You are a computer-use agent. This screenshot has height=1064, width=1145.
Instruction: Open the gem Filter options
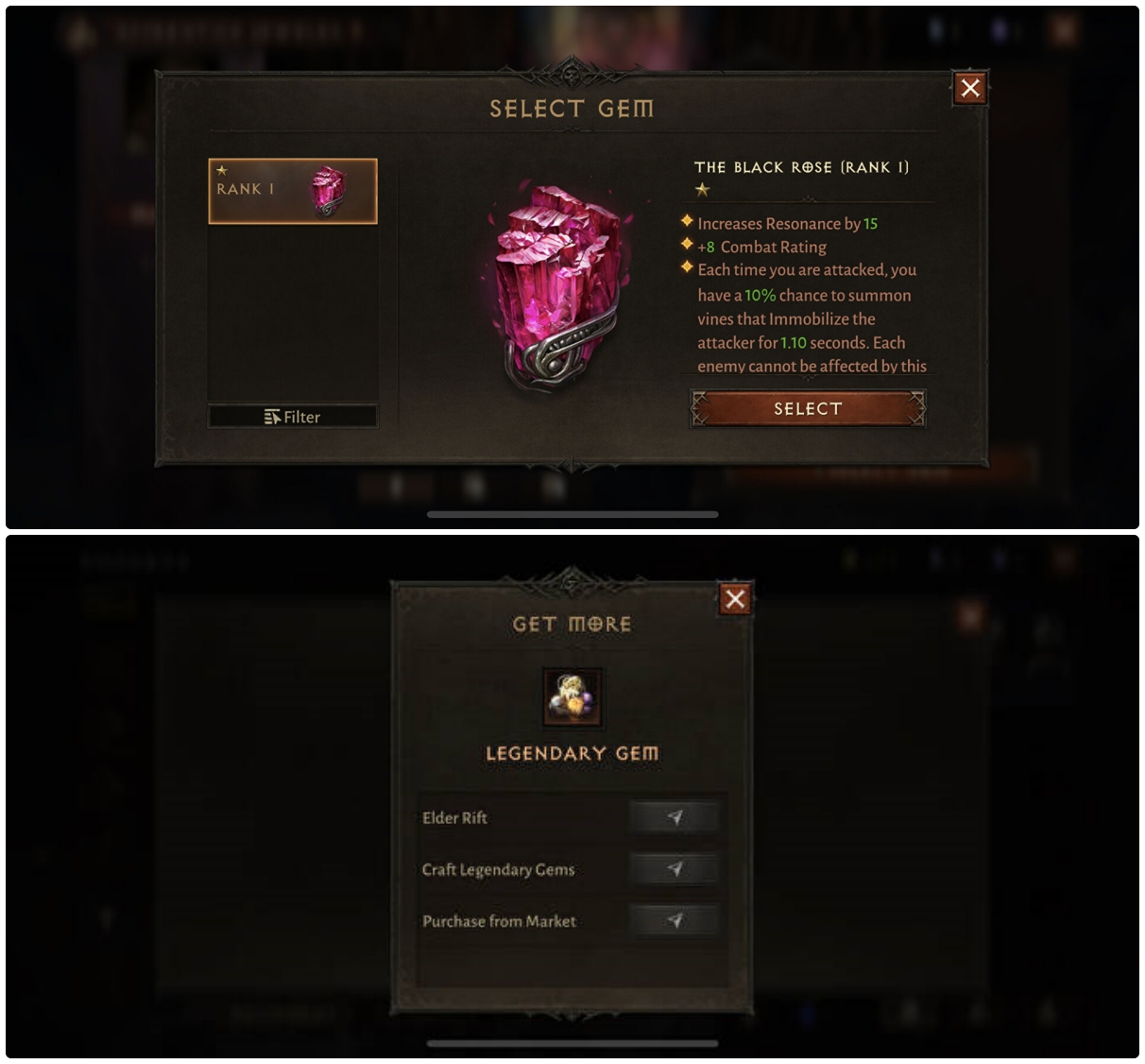293,417
